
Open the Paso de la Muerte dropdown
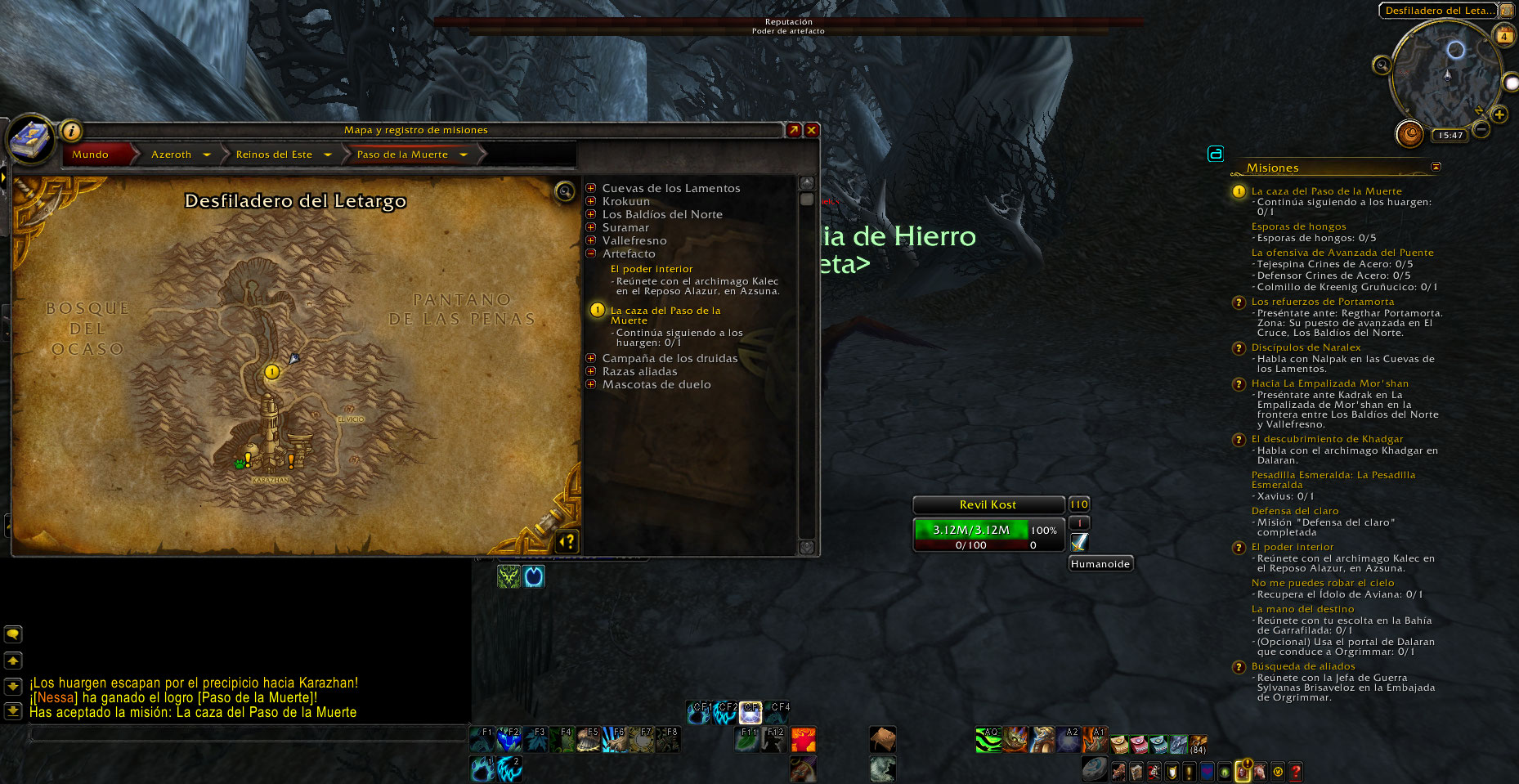tap(464, 155)
